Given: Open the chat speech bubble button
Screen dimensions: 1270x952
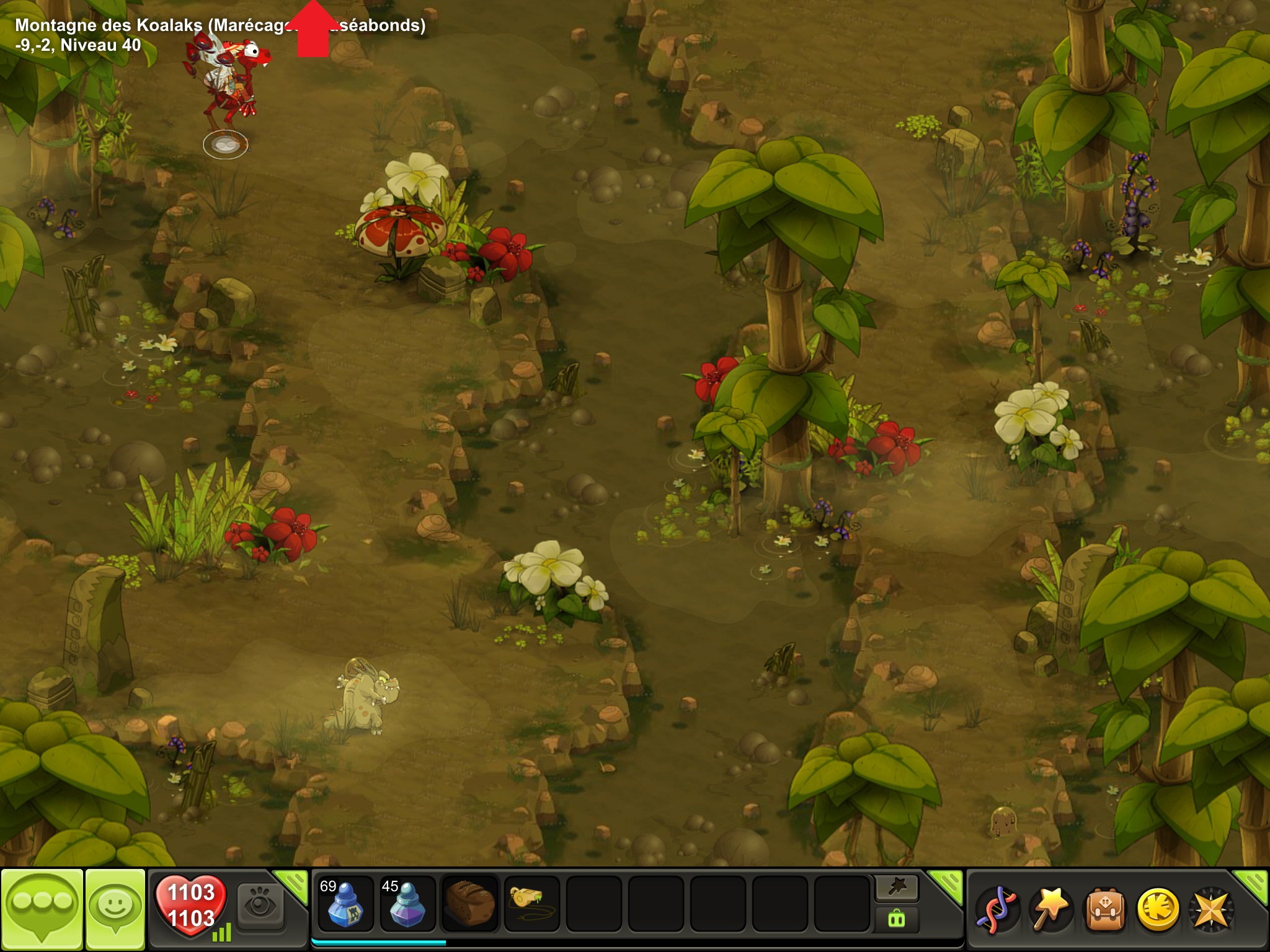Looking at the screenshot, I should click(x=42, y=909).
